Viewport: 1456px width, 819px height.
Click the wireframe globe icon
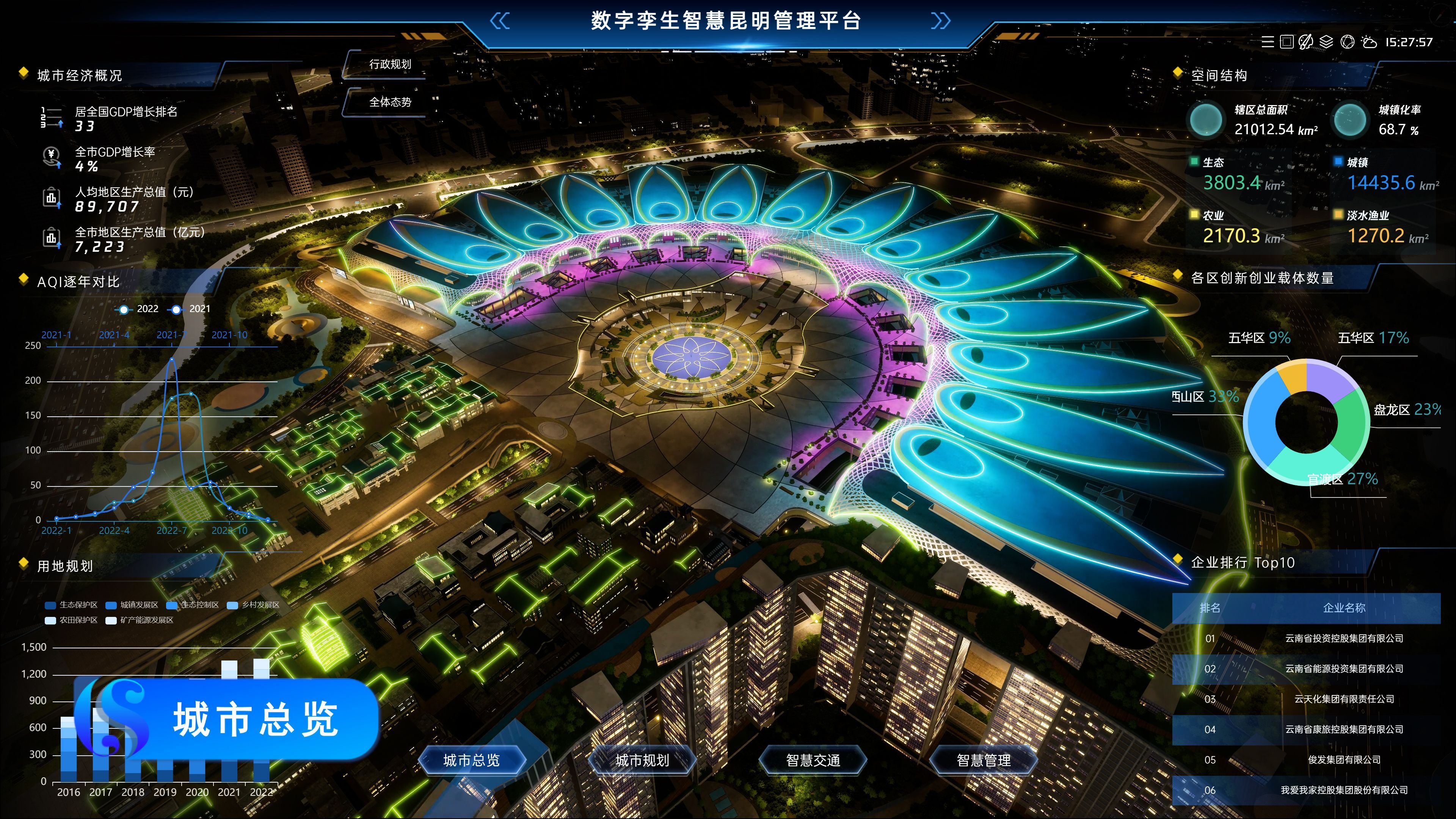[x=1348, y=42]
